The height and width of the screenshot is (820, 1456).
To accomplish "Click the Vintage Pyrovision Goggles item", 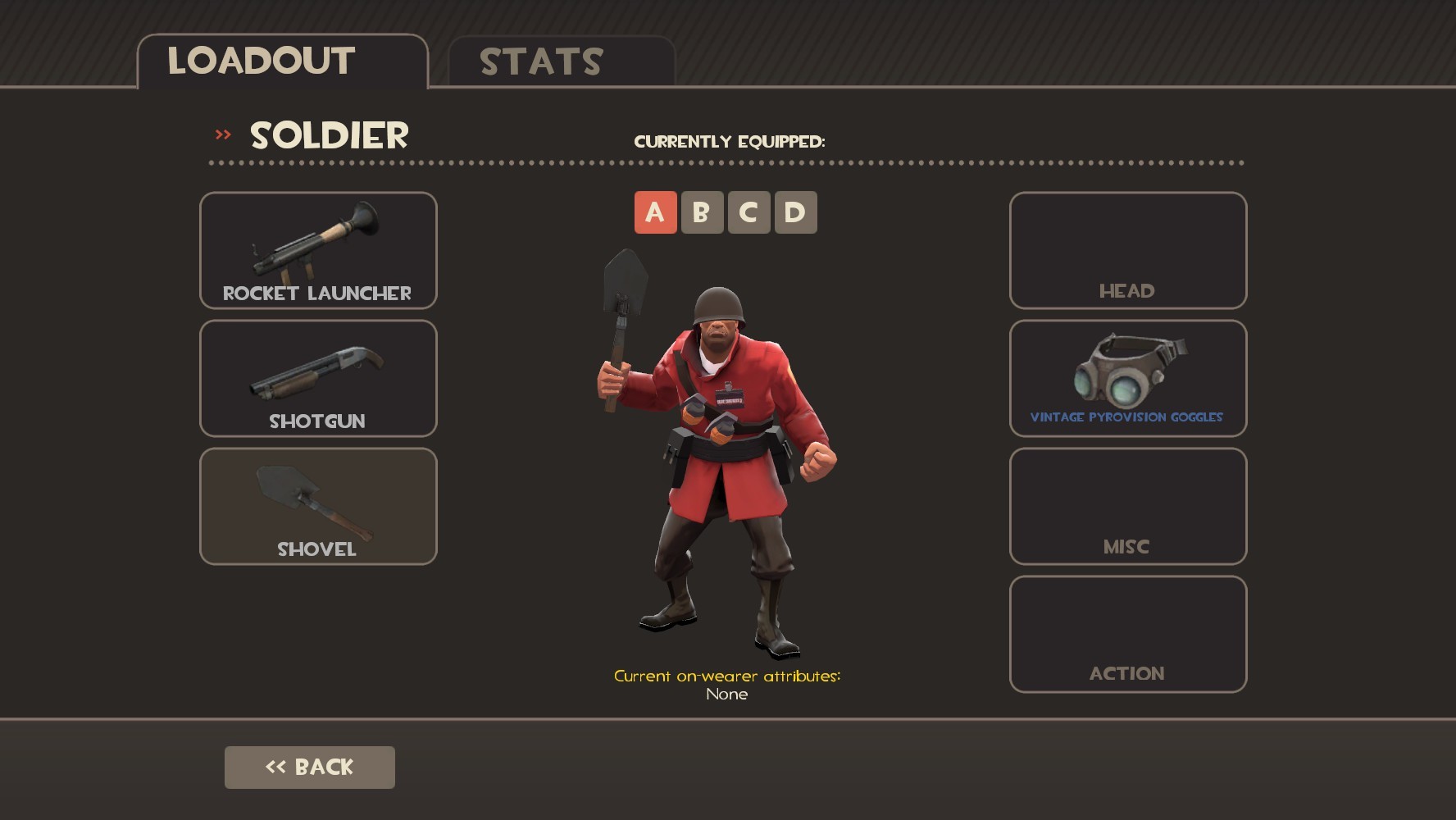I will click(x=1127, y=378).
